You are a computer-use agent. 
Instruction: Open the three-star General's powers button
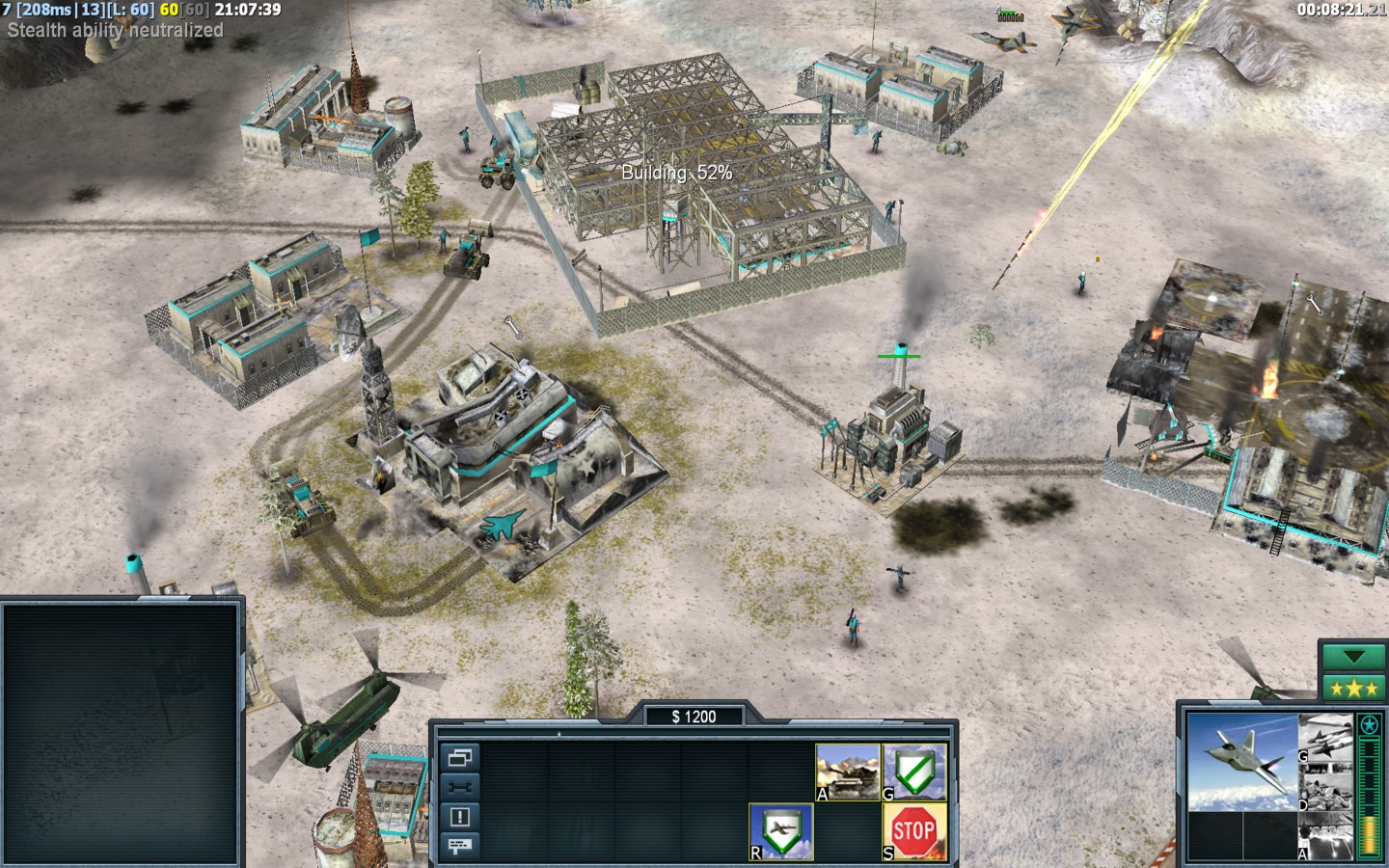point(1354,689)
